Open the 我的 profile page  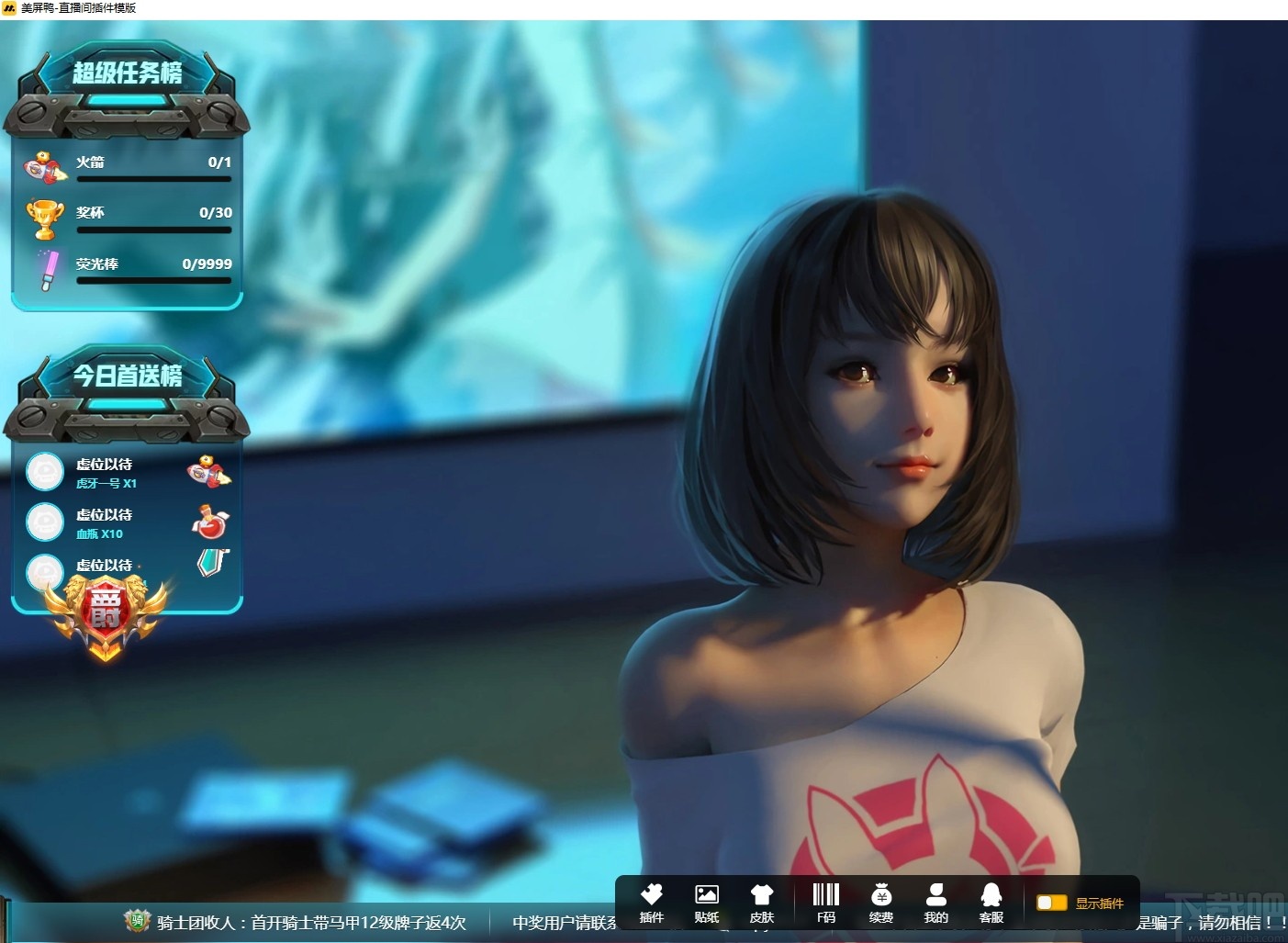pyautogui.click(x=935, y=903)
